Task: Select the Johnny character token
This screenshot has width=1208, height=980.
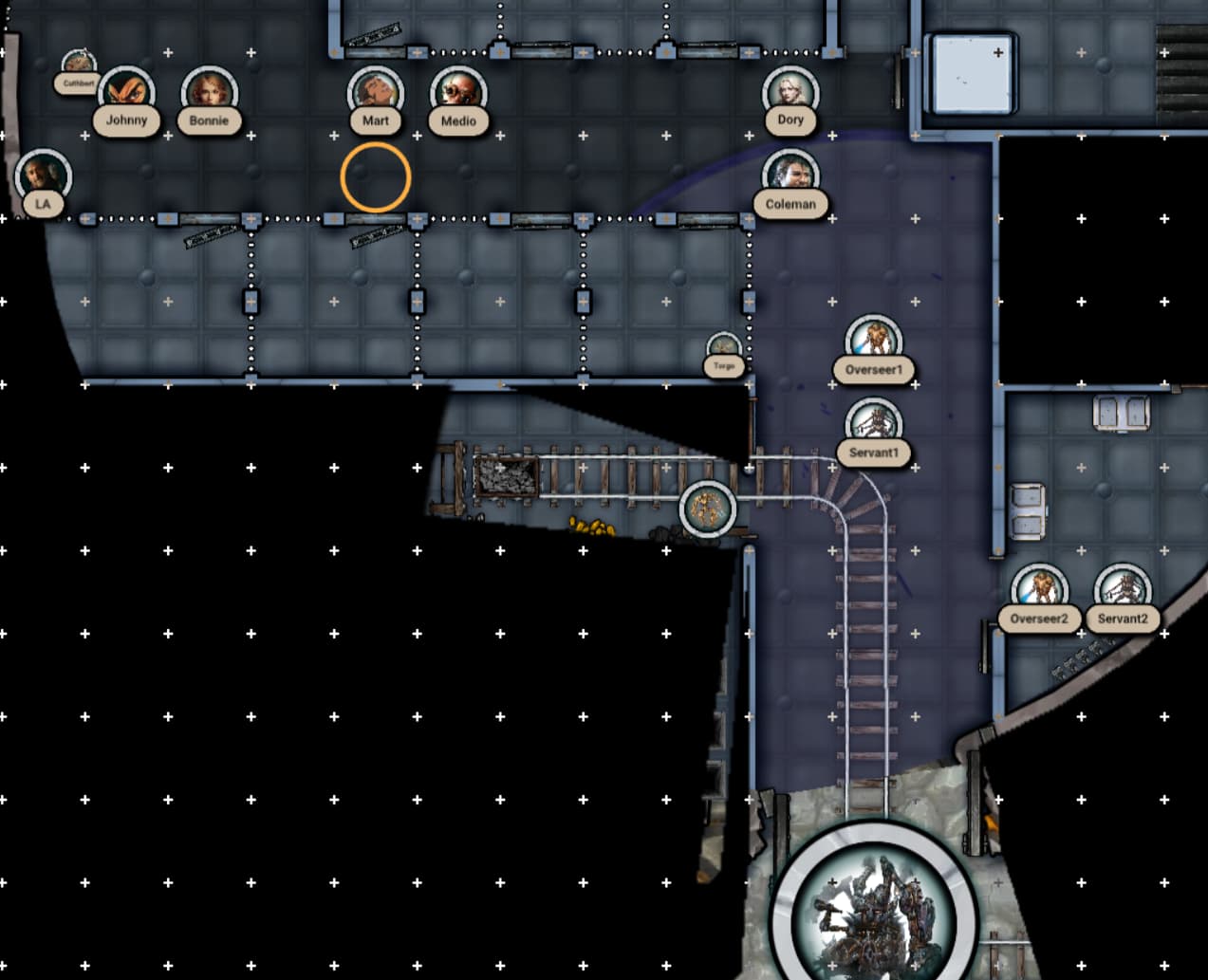Action: (126, 93)
